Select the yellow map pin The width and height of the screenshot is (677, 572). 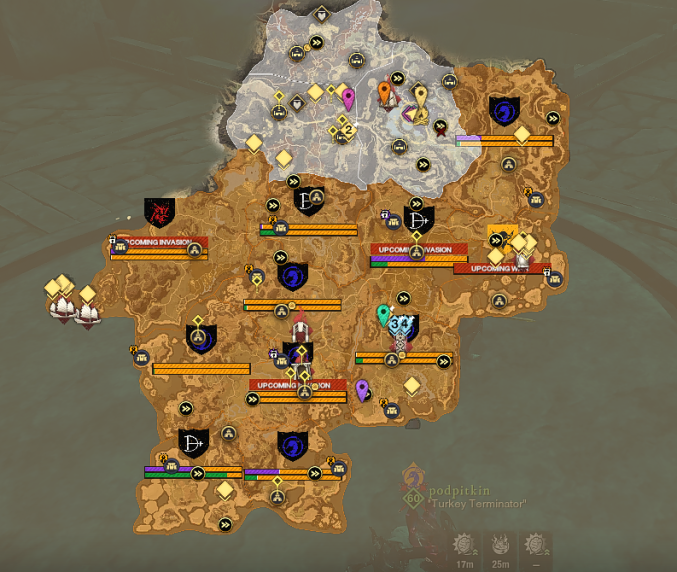pyautogui.click(x=421, y=96)
